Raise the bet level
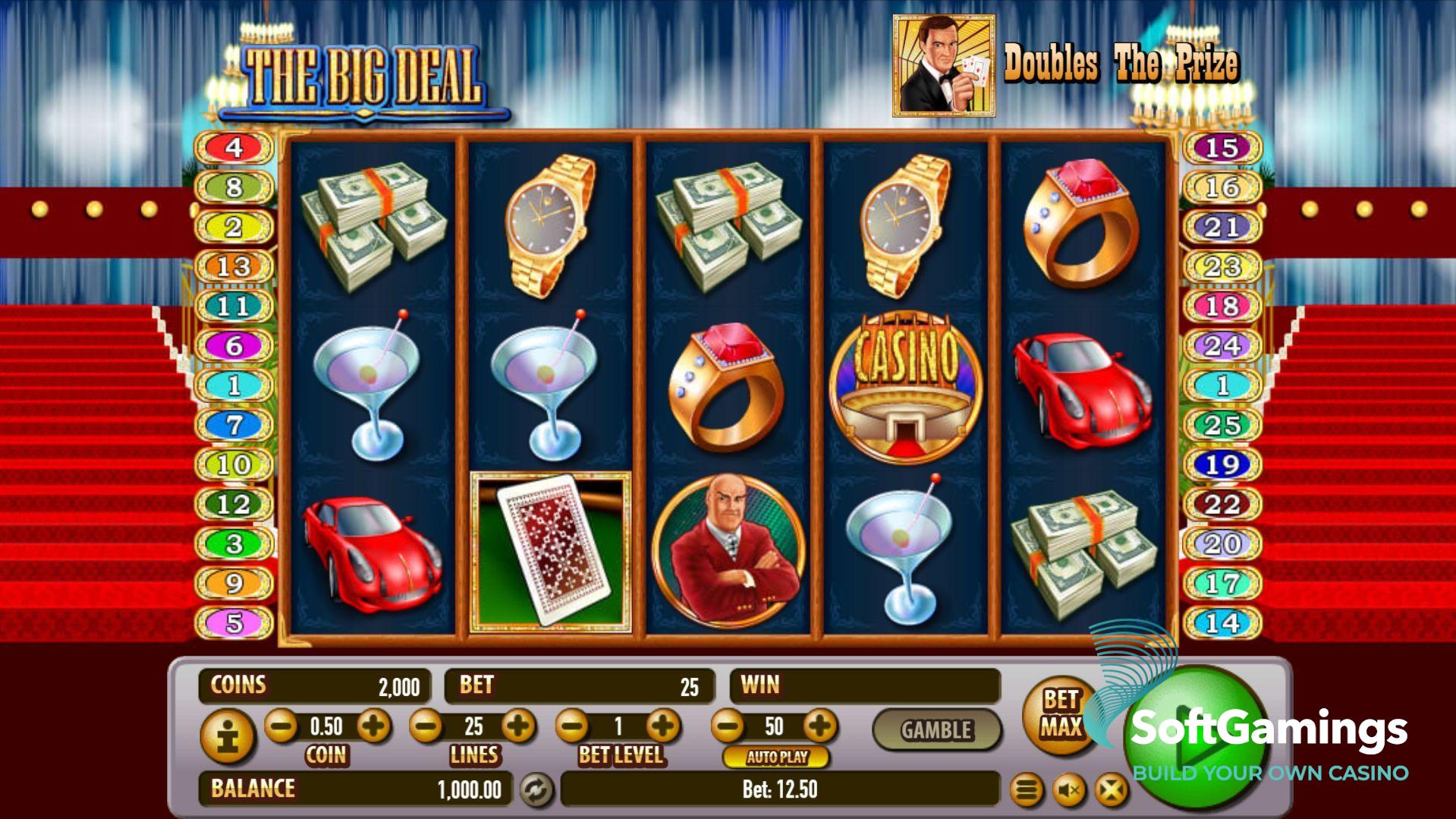 coord(663,726)
